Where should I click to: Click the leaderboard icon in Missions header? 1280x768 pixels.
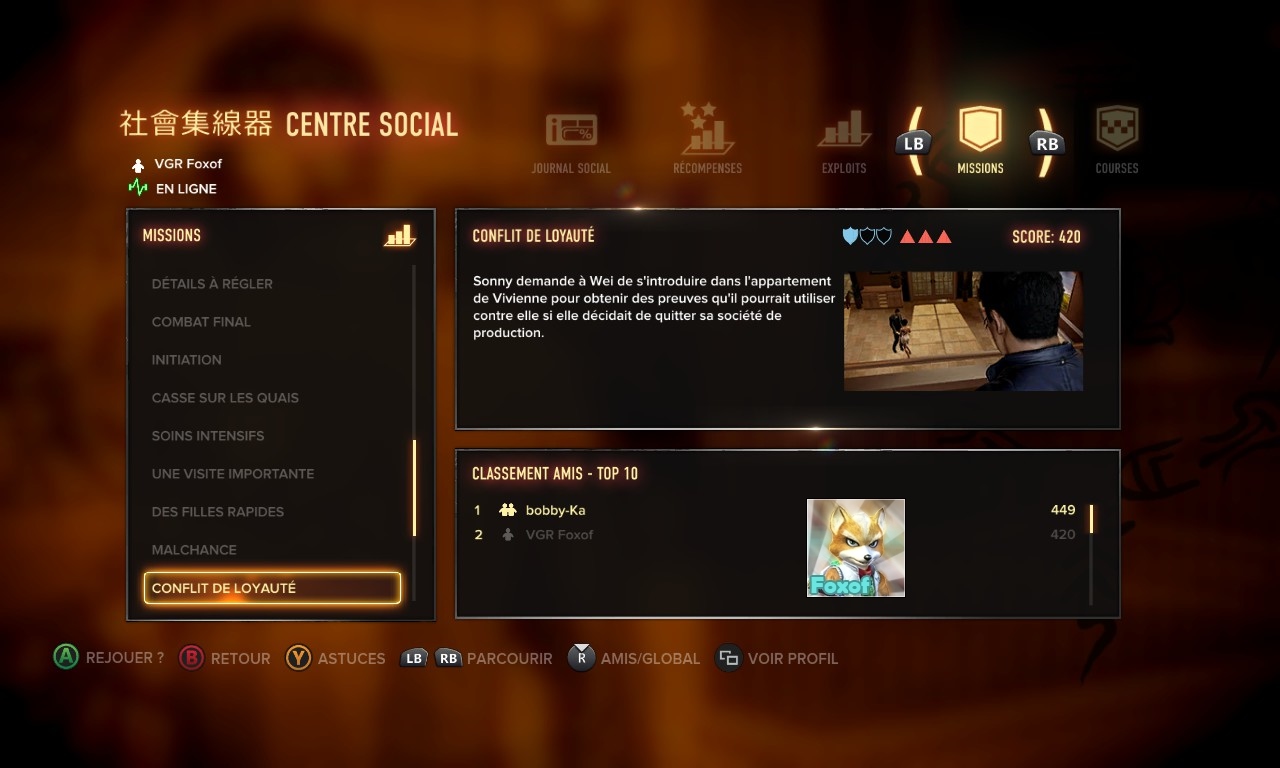(x=399, y=236)
